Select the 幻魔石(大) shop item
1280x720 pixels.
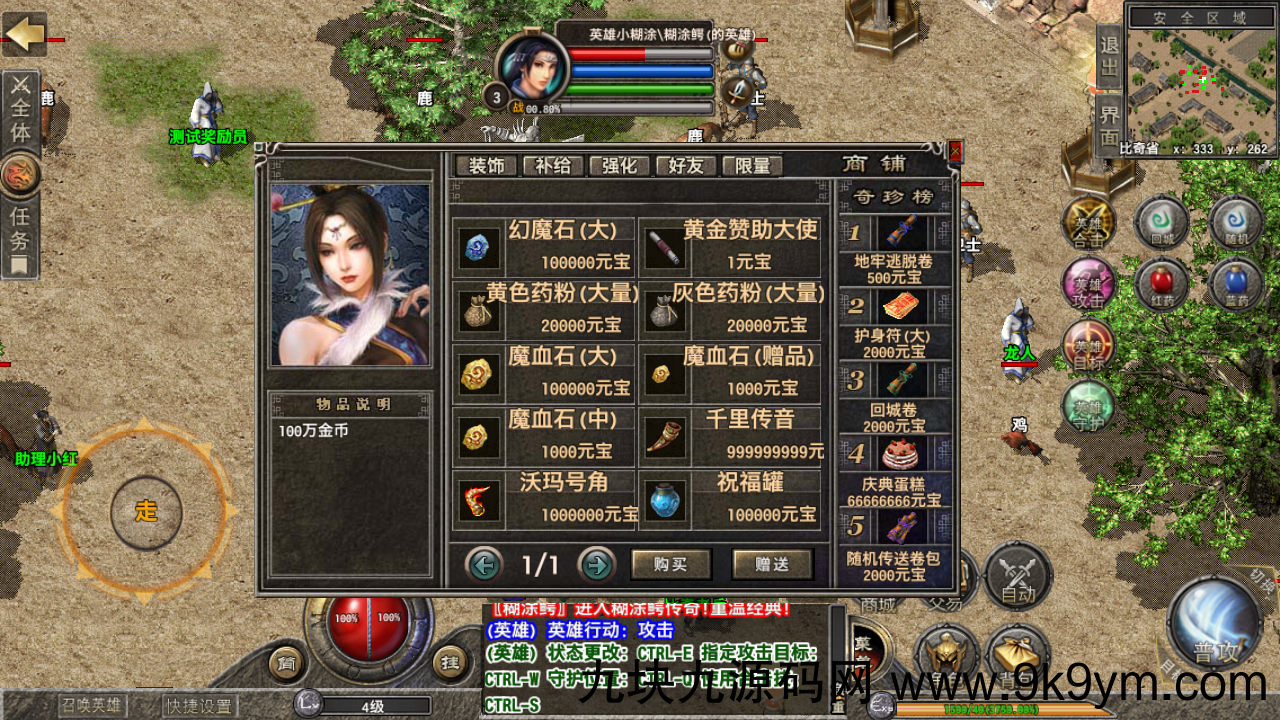pos(545,245)
